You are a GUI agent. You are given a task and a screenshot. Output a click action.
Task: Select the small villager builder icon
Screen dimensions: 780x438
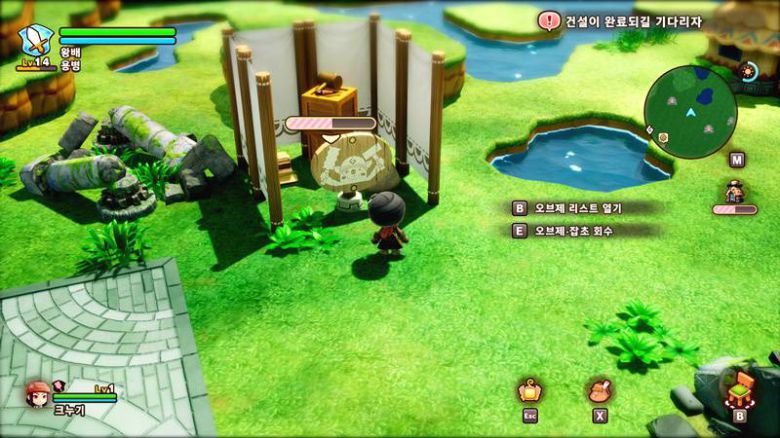click(736, 190)
